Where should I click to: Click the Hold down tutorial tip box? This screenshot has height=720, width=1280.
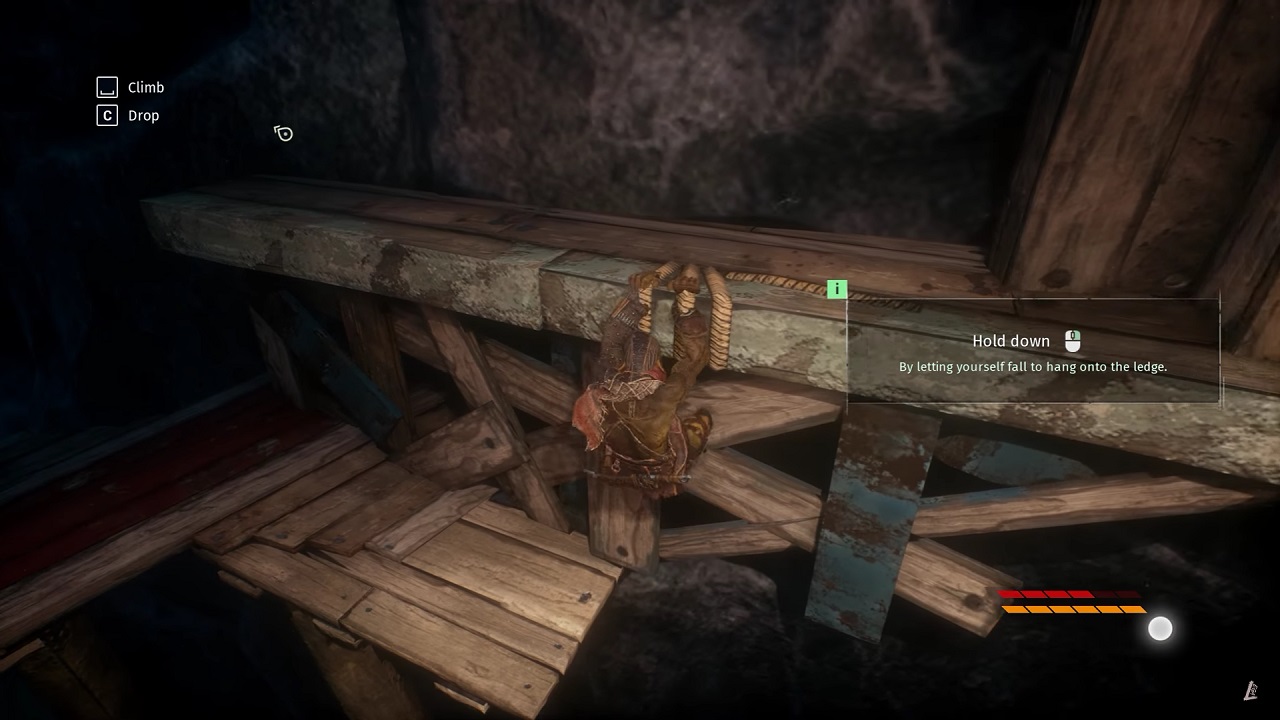pos(1033,352)
